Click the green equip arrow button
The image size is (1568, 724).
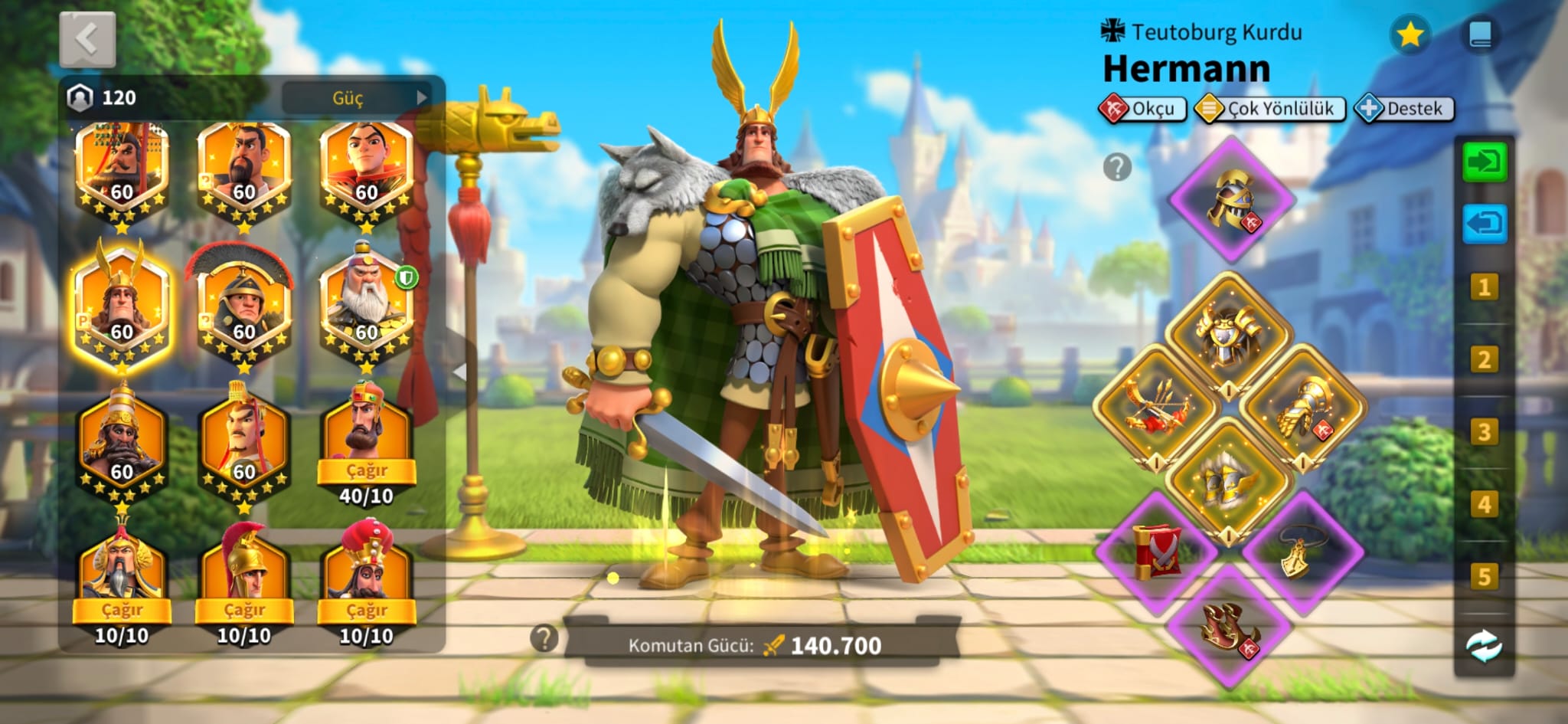point(1484,162)
